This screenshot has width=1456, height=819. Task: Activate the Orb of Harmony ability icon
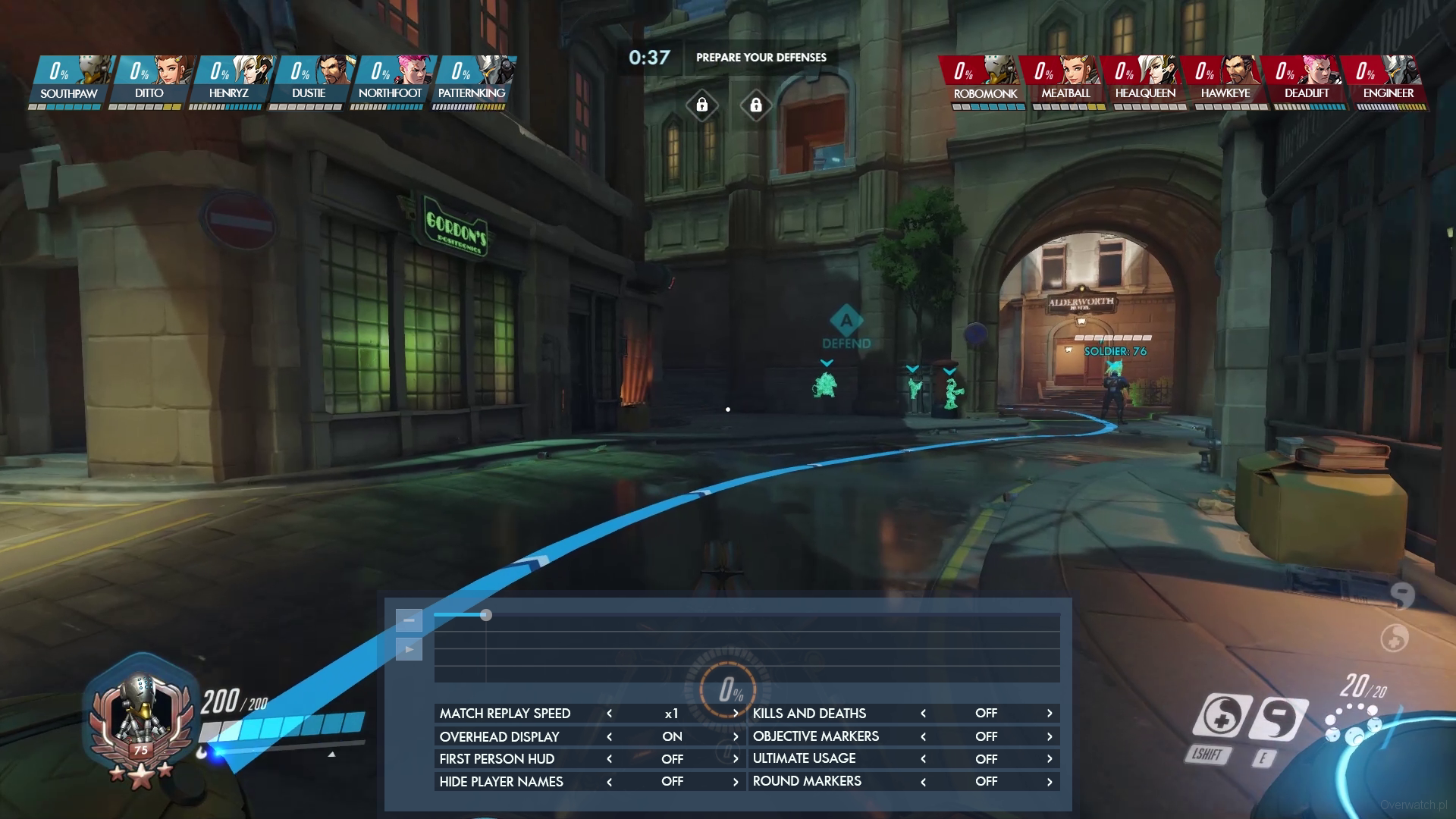[x=1222, y=717]
